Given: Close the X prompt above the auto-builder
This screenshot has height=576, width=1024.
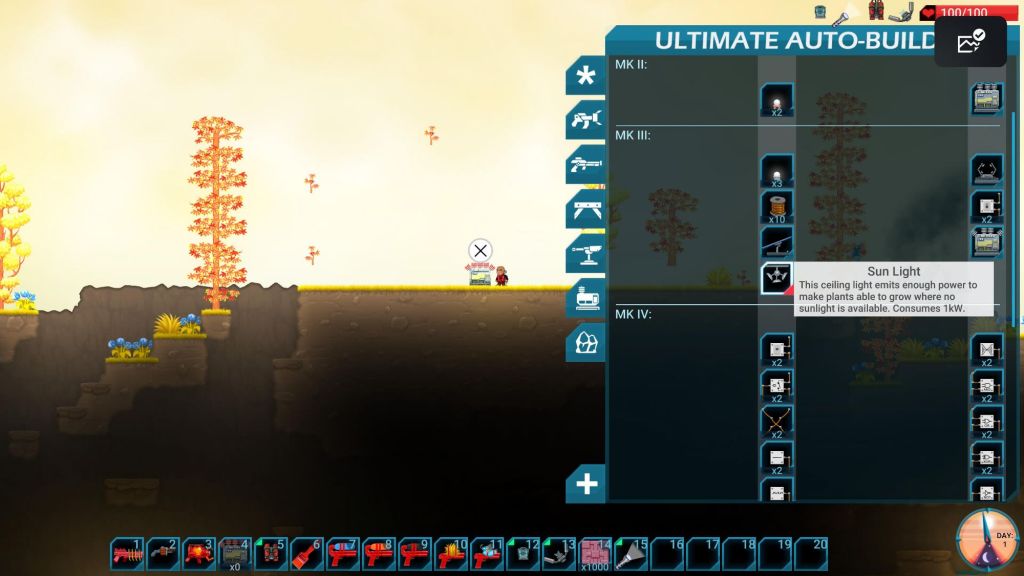Looking at the screenshot, I should tap(481, 250).
